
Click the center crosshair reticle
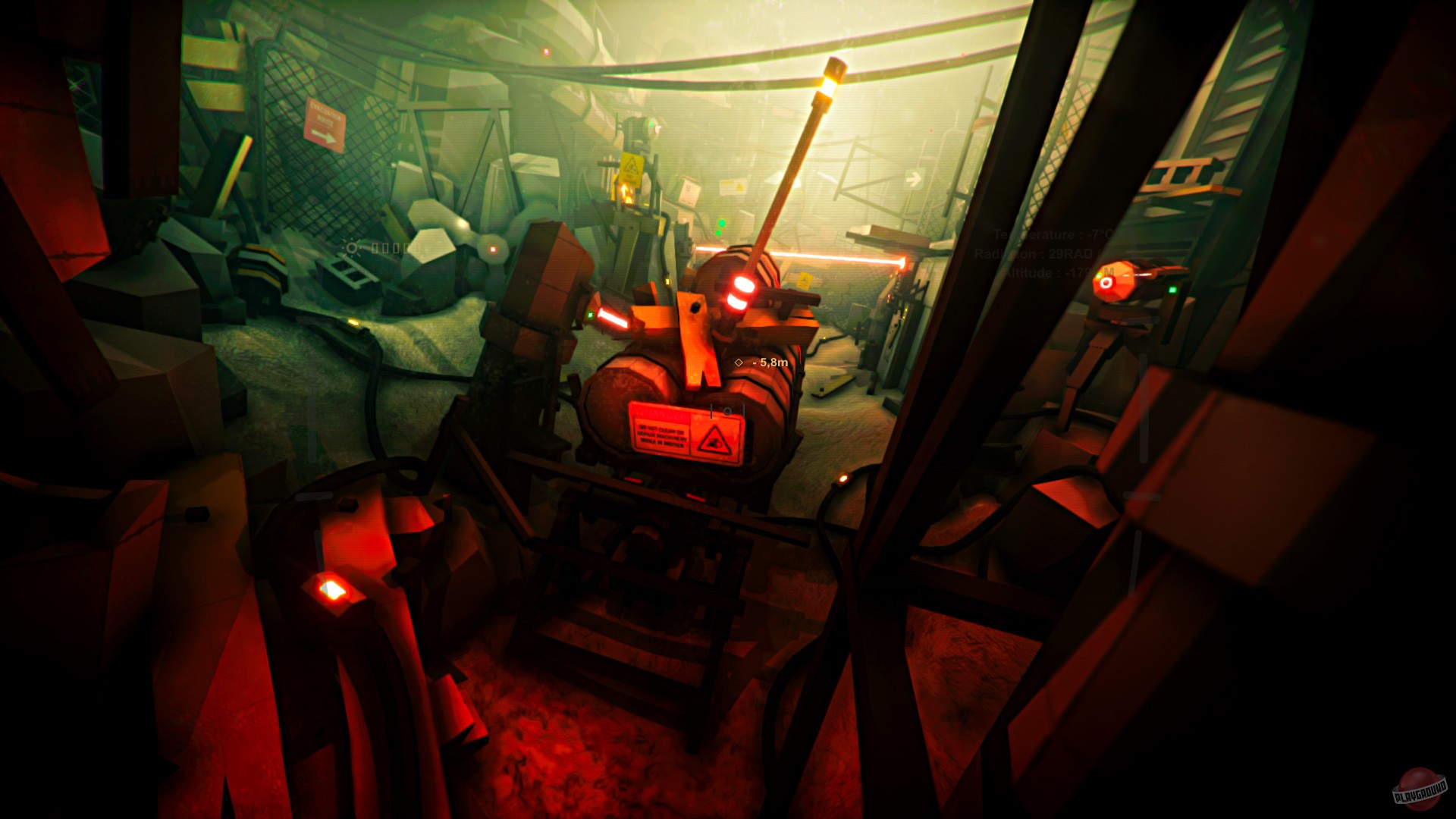point(726,412)
